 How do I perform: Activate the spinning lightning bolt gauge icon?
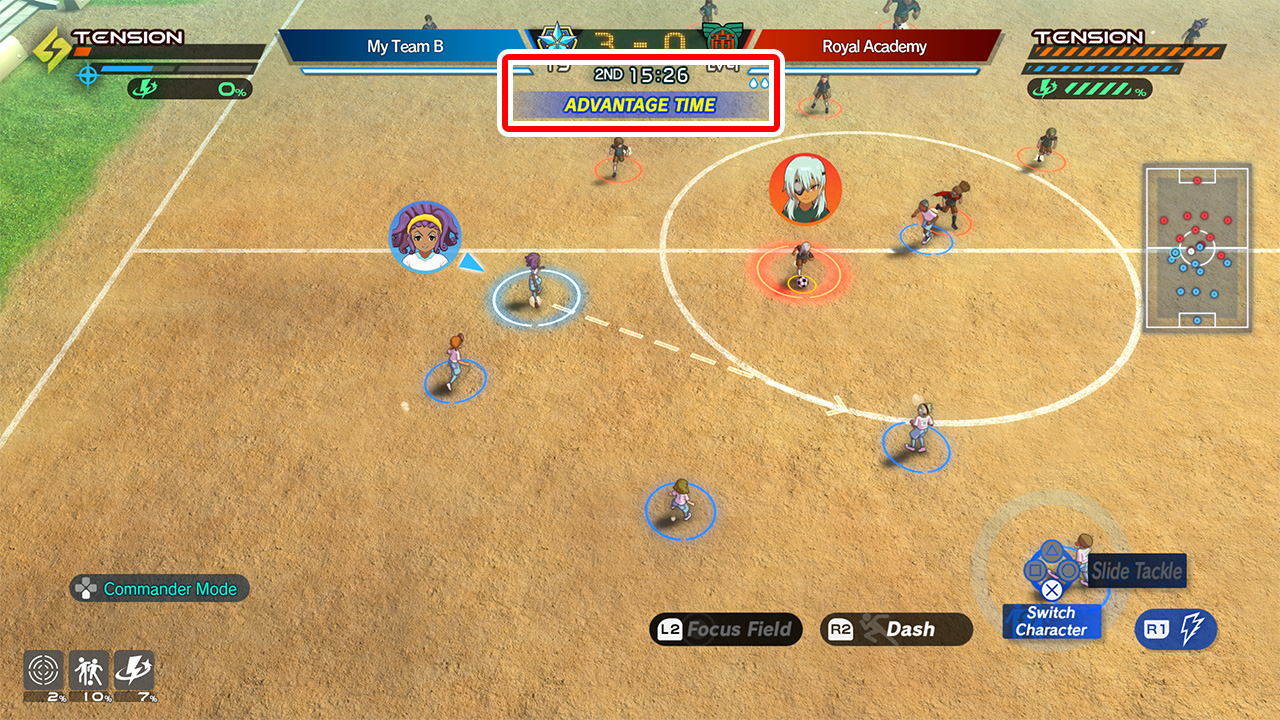(134, 670)
